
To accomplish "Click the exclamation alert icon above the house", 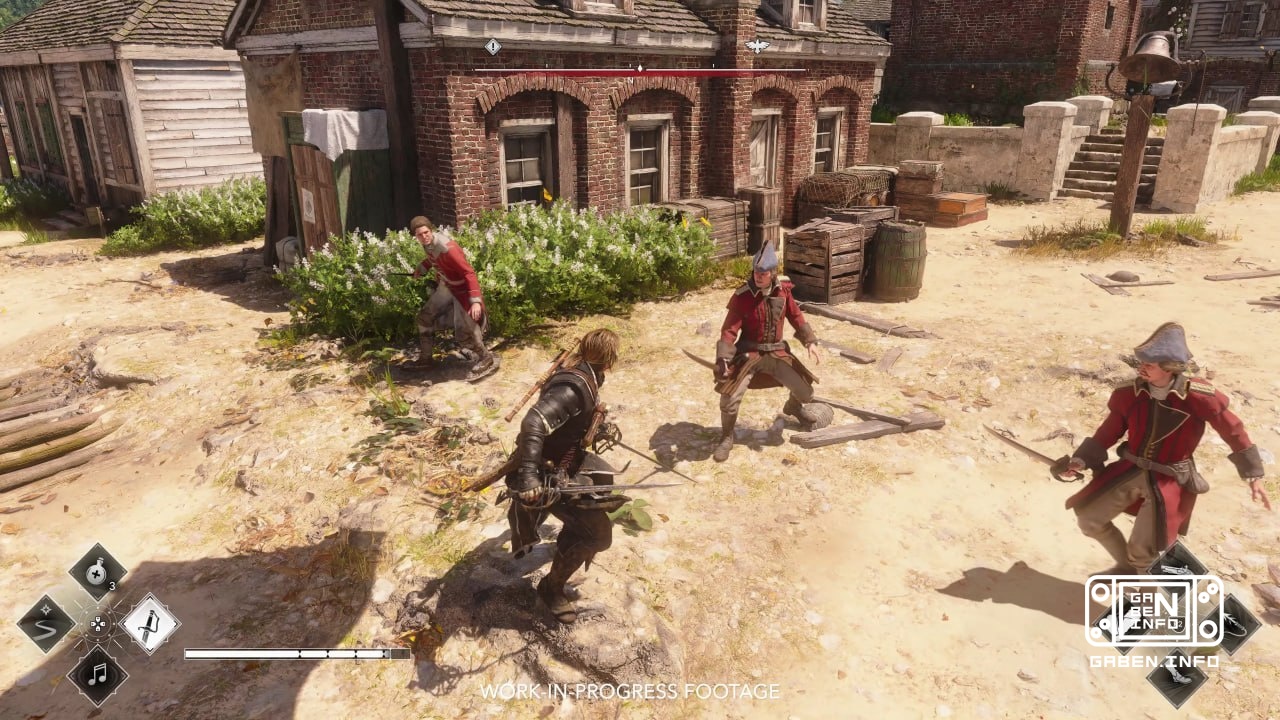I will (x=492, y=45).
